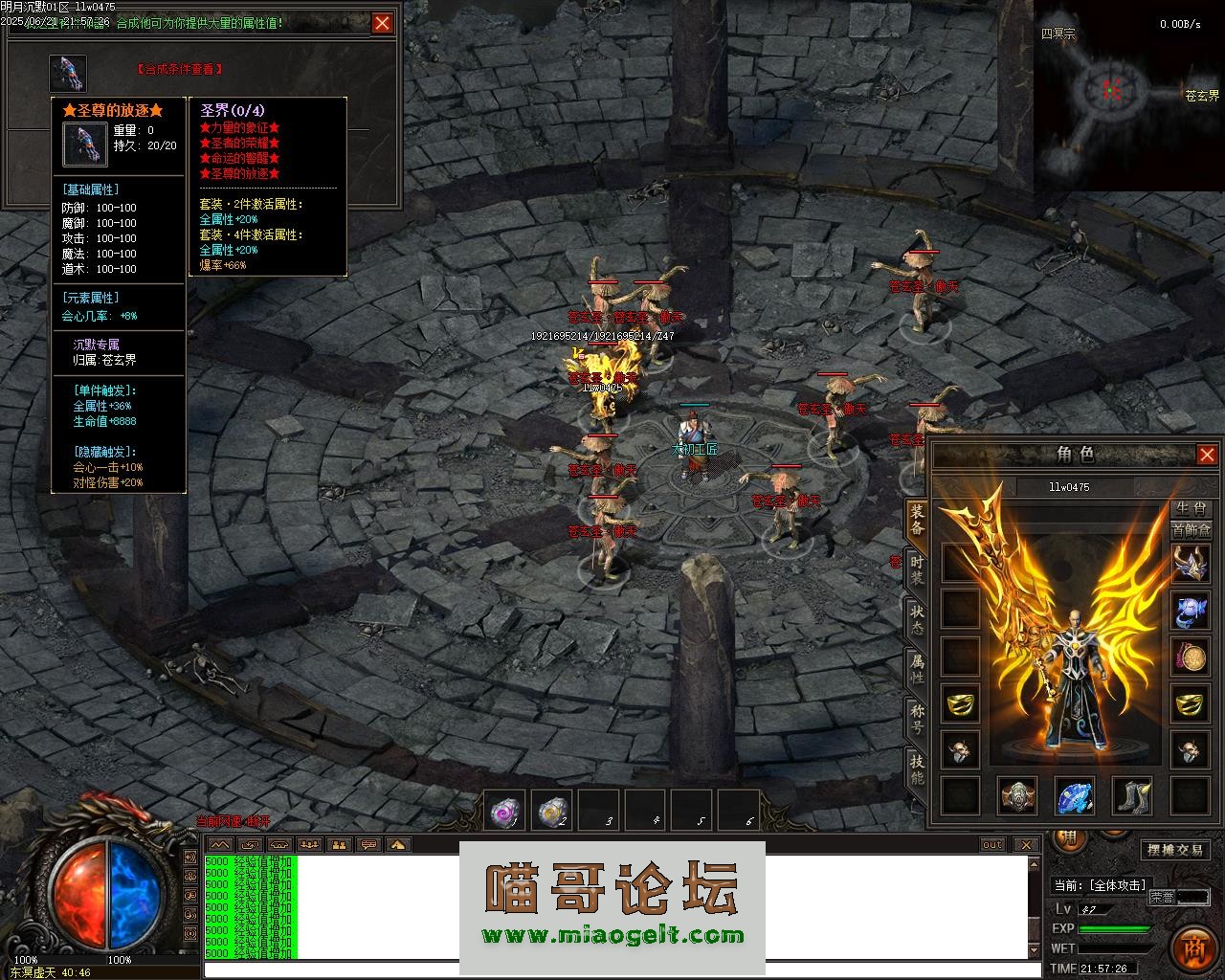Open the 首饰盒 jewelry box
The width and height of the screenshot is (1225, 980).
[1191, 530]
